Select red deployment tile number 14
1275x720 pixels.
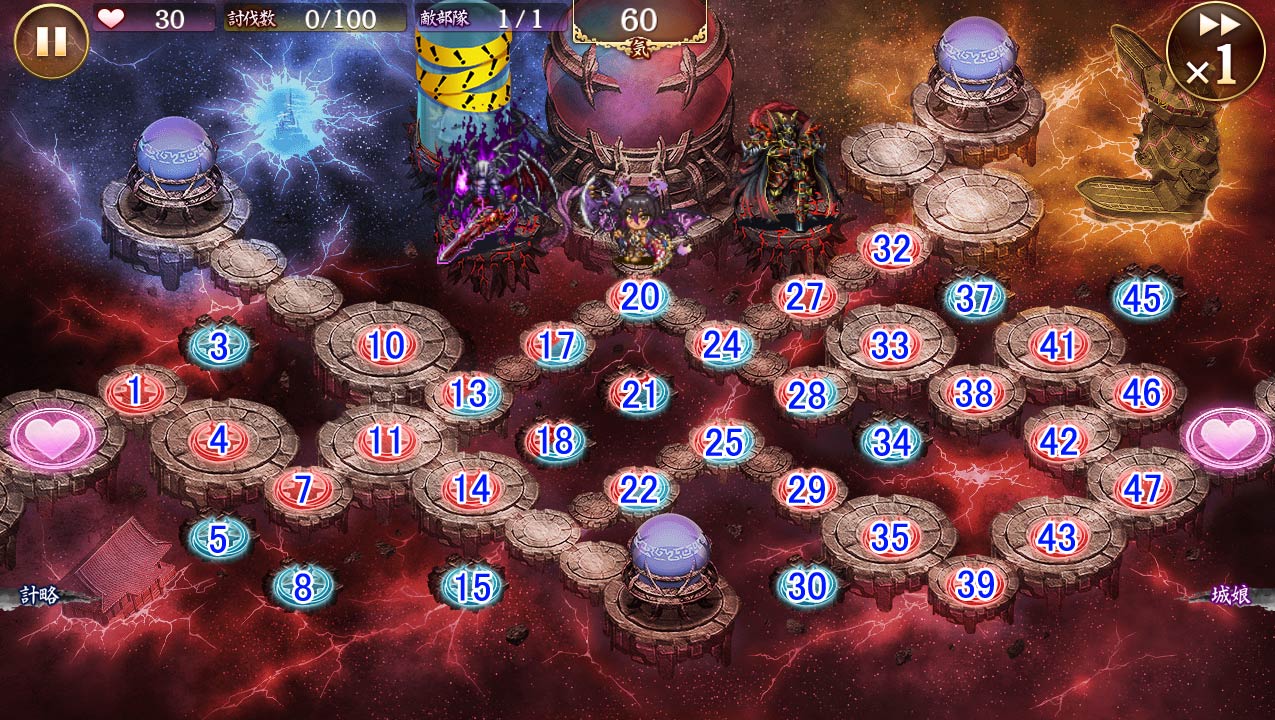[471, 489]
